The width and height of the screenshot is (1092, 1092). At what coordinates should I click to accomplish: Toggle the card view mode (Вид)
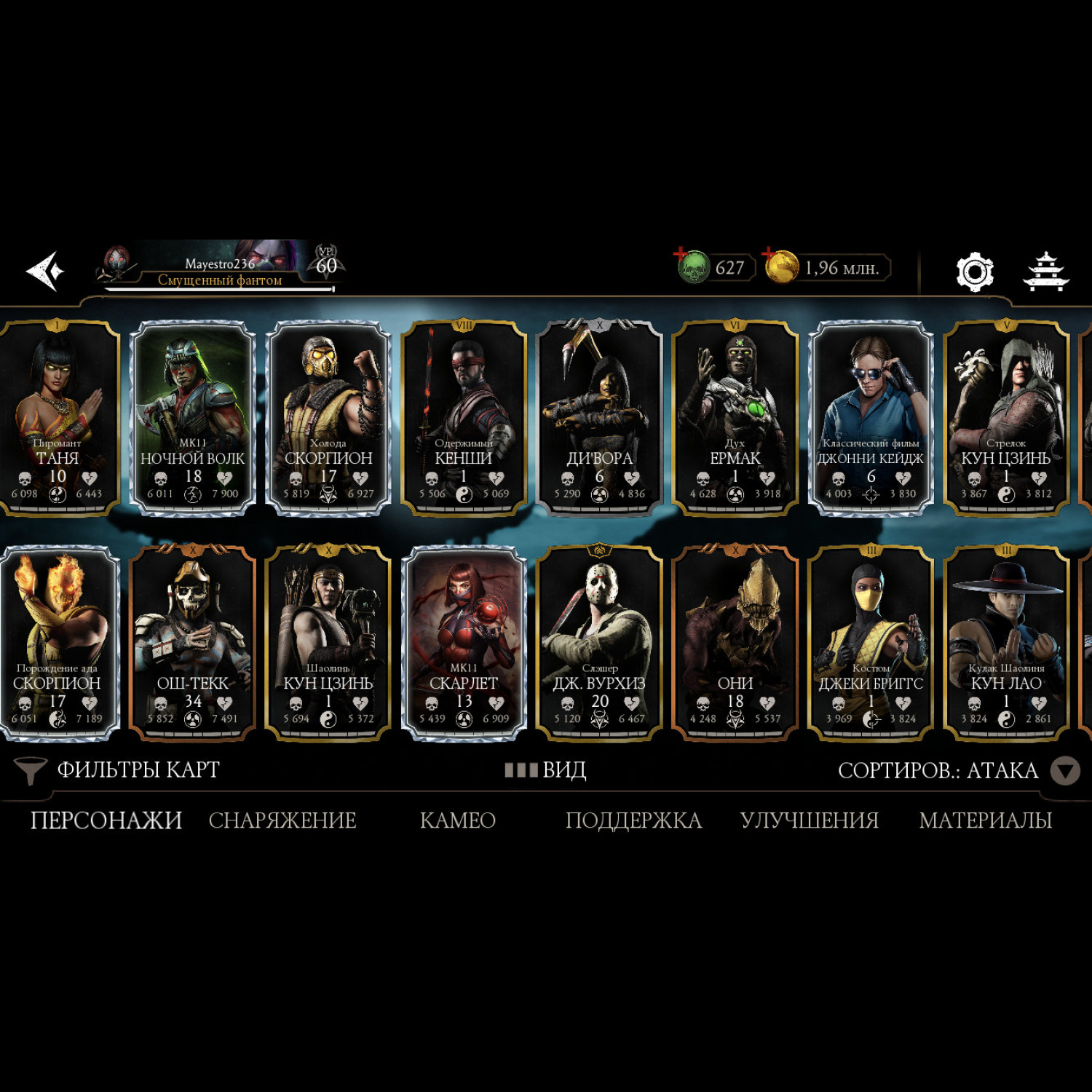point(546,770)
